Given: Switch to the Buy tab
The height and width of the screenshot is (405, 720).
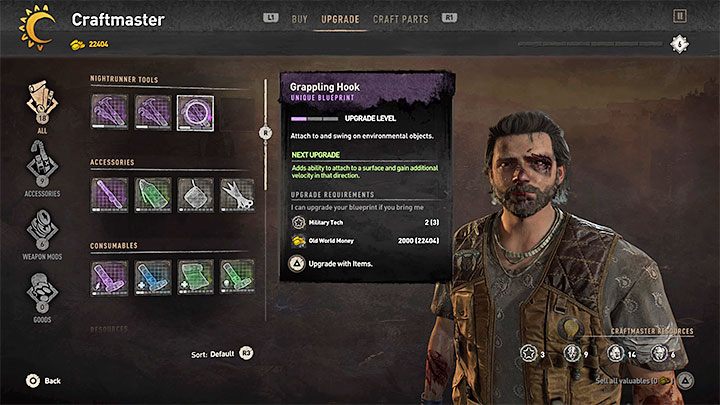Looking at the screenshot, I should pyautogui.click(x=299, y=18).
